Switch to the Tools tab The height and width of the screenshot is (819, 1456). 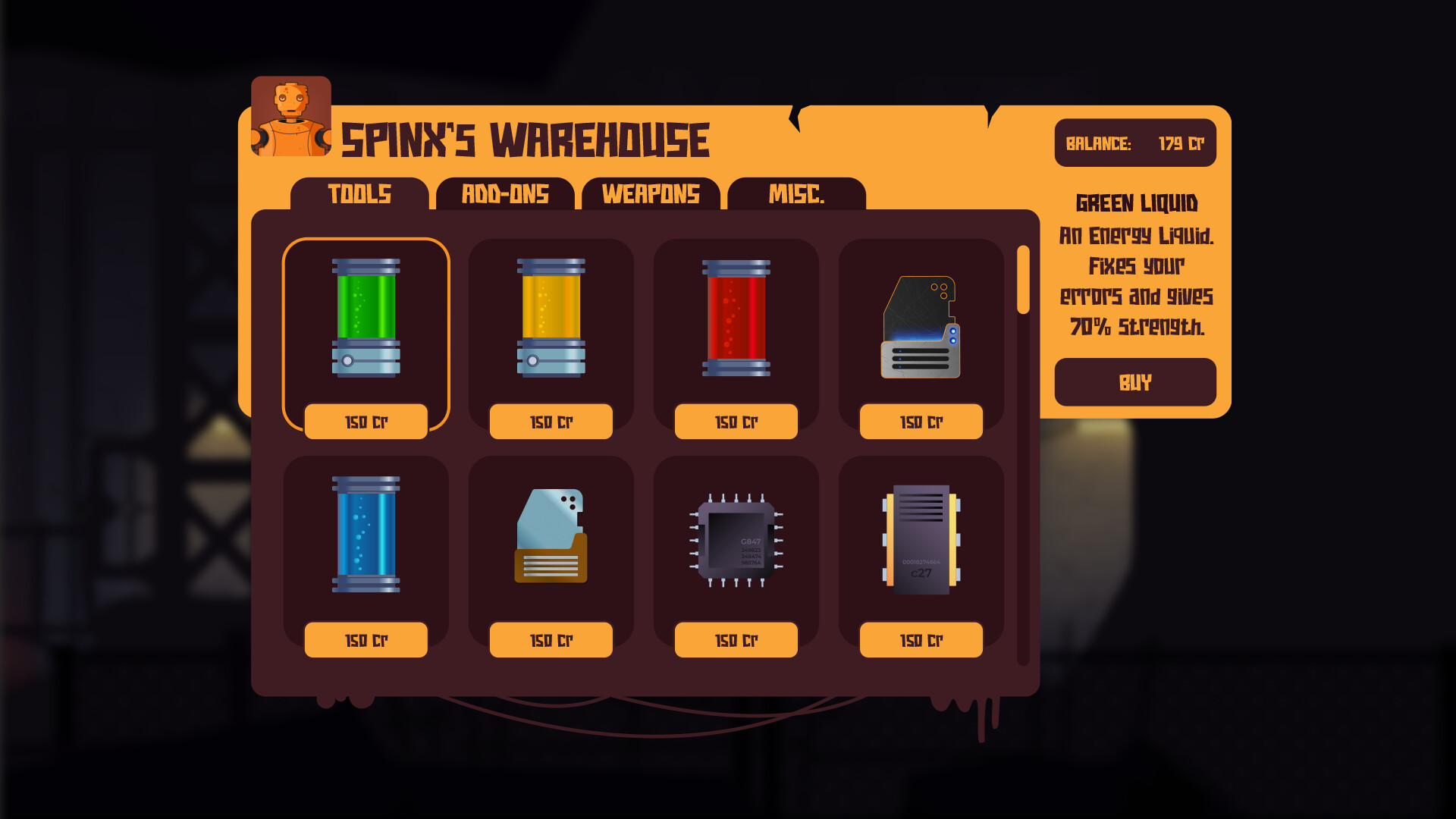click(359, 195)
